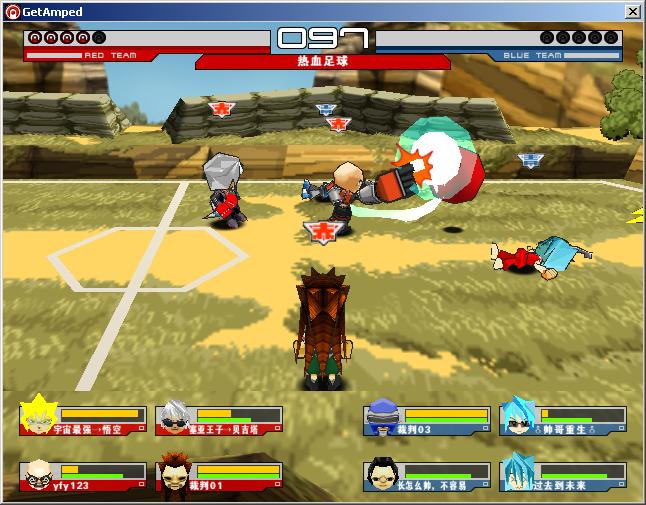Select player panel named yfy123
This screenshot has width=646, height=505.
(82, 476)
